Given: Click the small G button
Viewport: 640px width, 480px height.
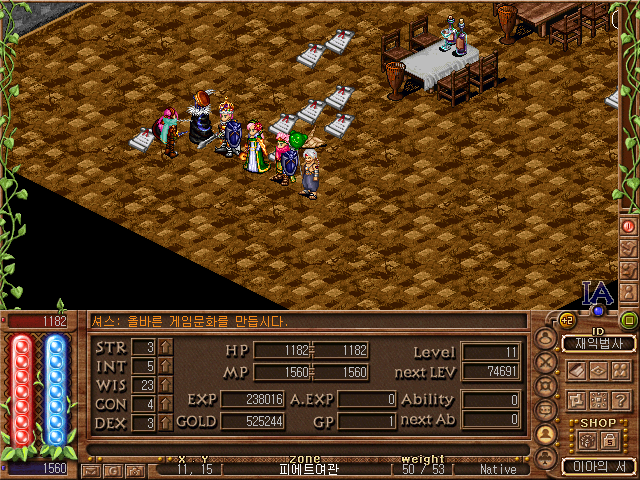Looking at the screenshot, I should coord(115,469).
